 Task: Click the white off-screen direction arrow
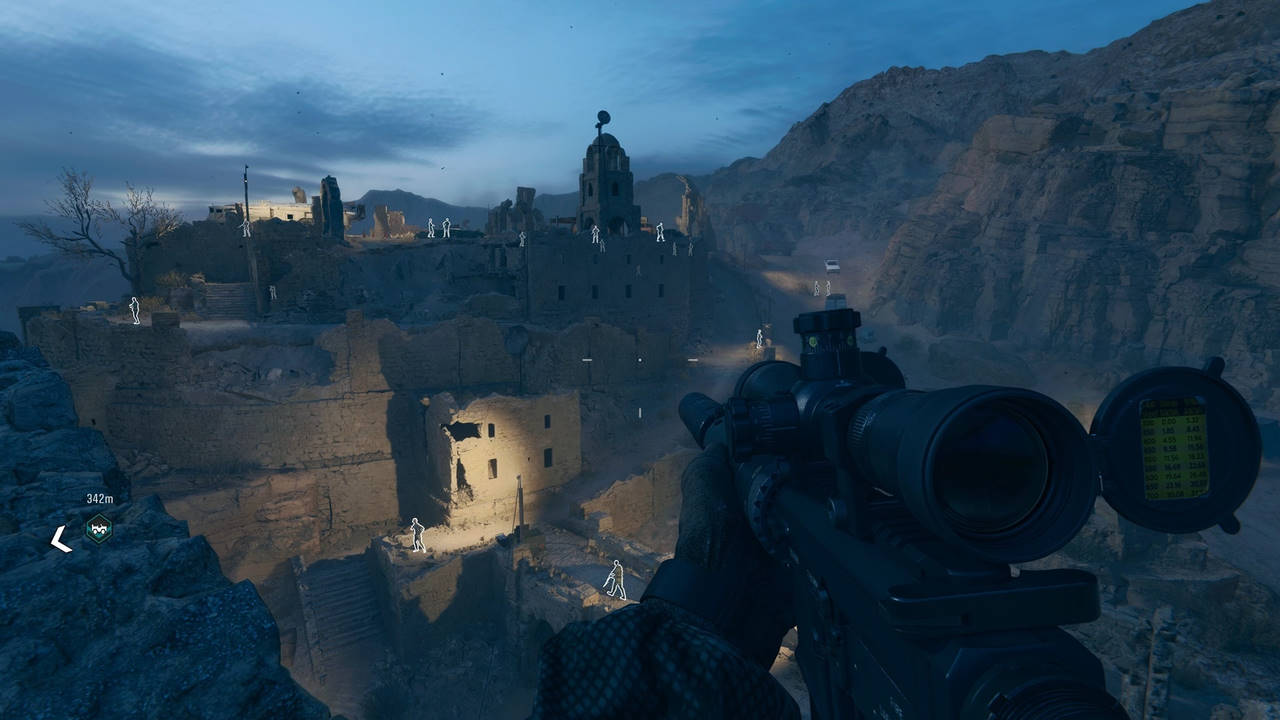pos(61,539)
